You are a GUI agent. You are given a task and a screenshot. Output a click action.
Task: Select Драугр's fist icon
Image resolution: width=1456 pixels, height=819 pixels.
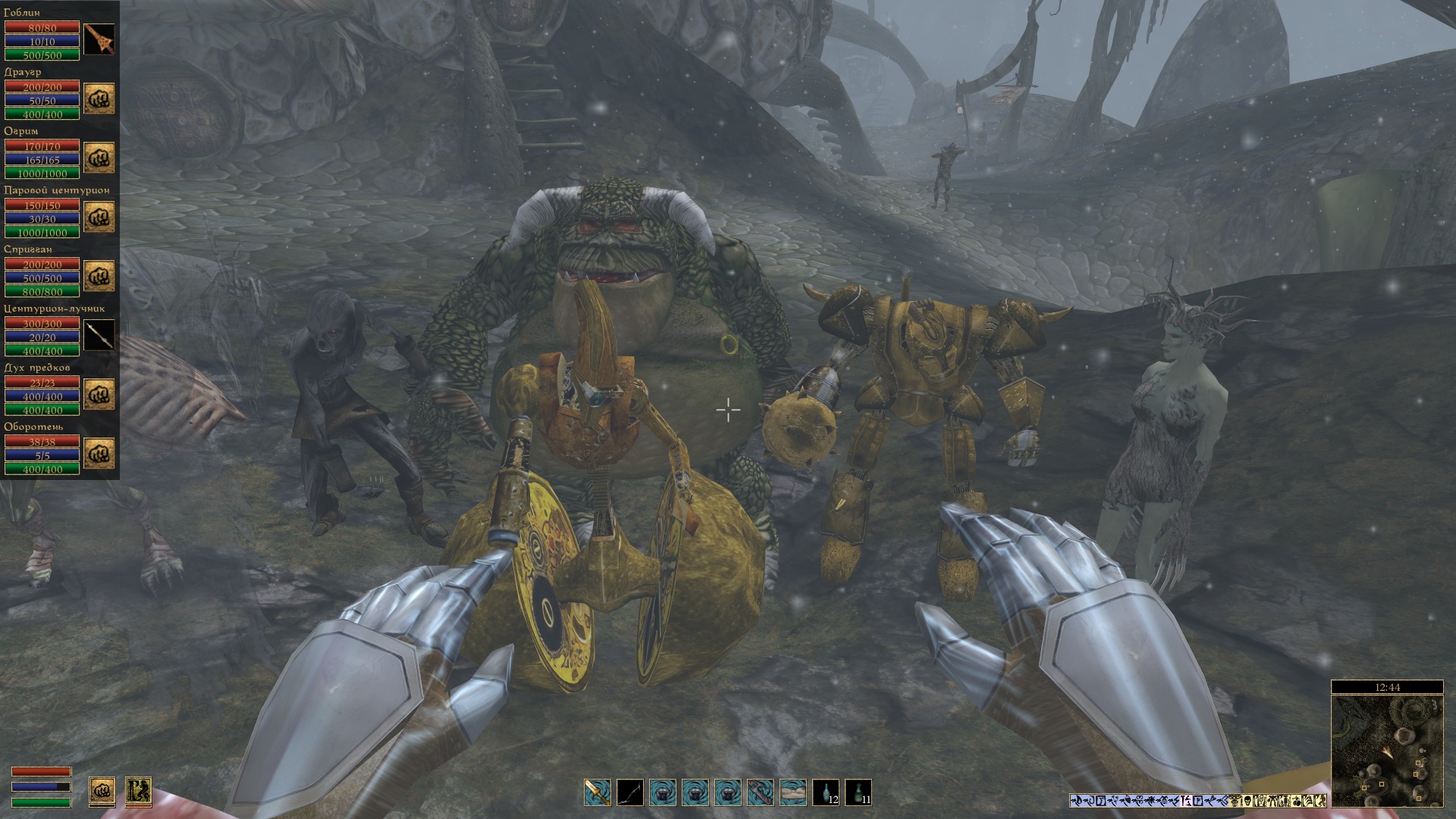[x=99, y=99]
